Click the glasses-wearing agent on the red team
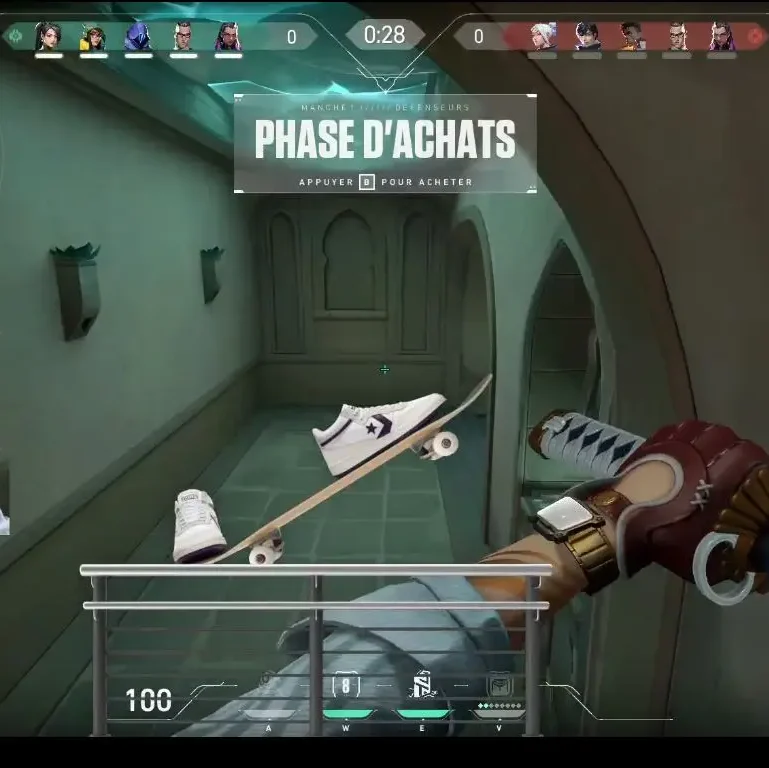 677,37
